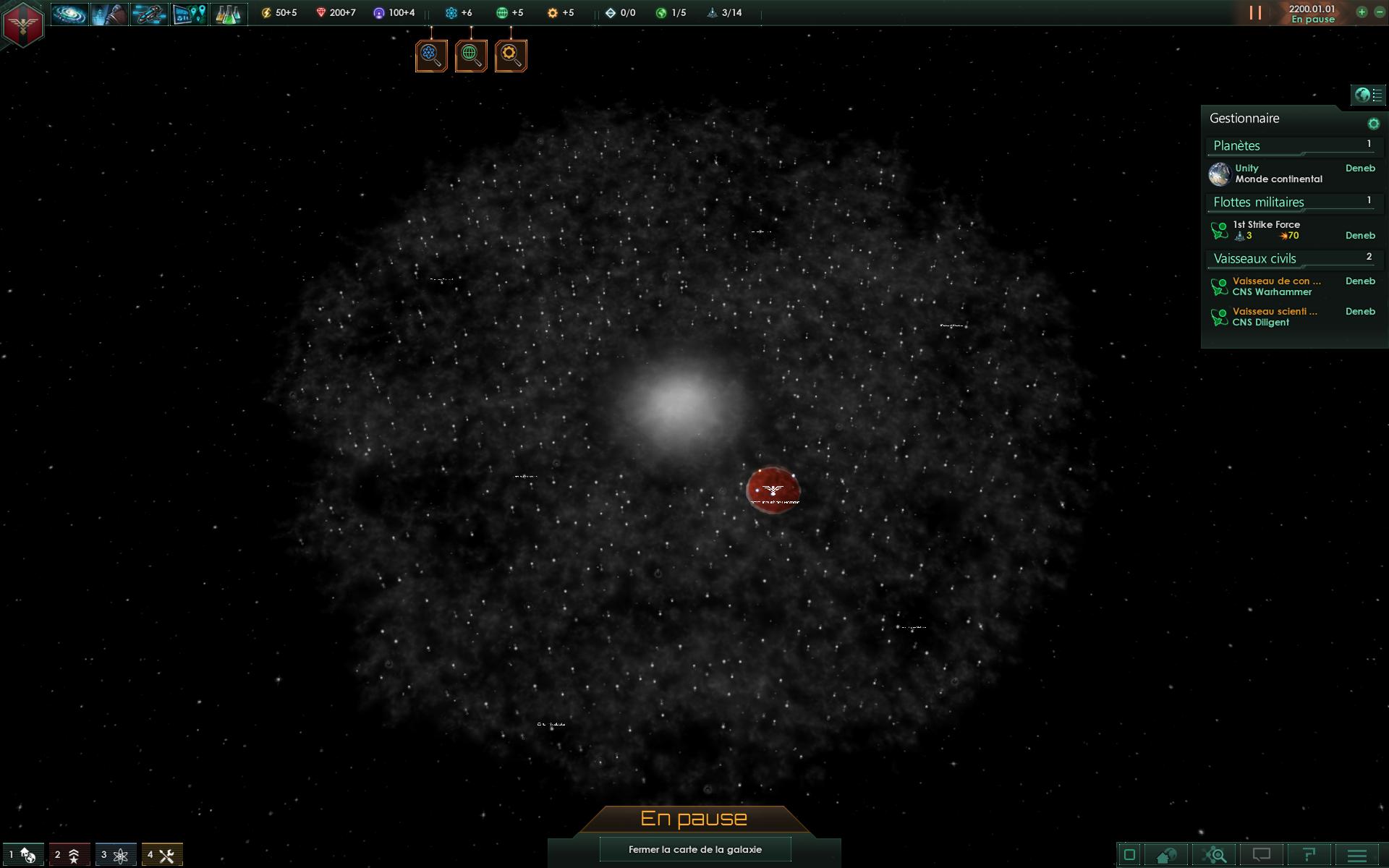
Task: Open the Gestionnaire settings gear
Action: [x=1373, y=124]
